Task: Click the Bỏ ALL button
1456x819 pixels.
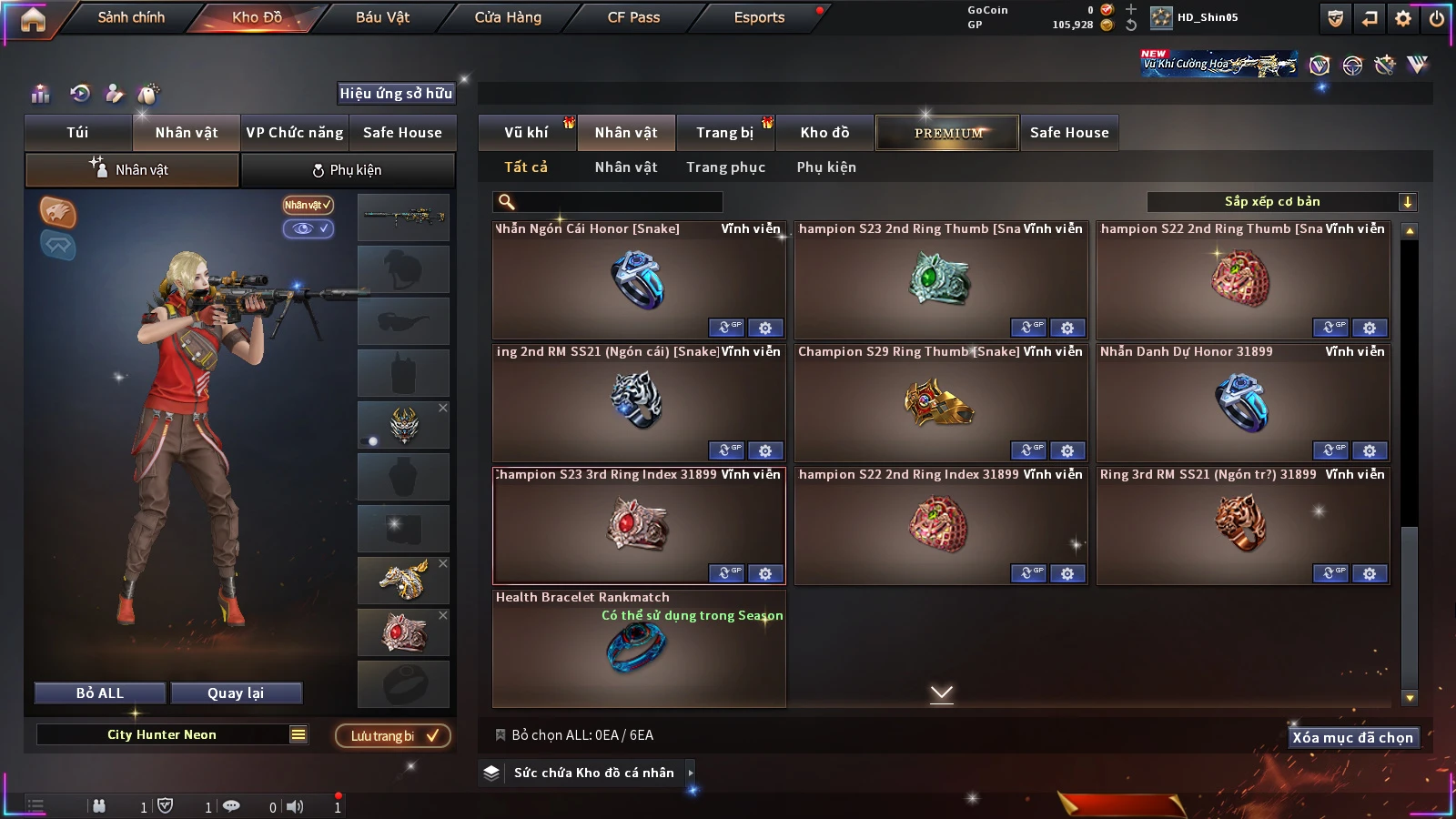Action: tap(100, 693)
